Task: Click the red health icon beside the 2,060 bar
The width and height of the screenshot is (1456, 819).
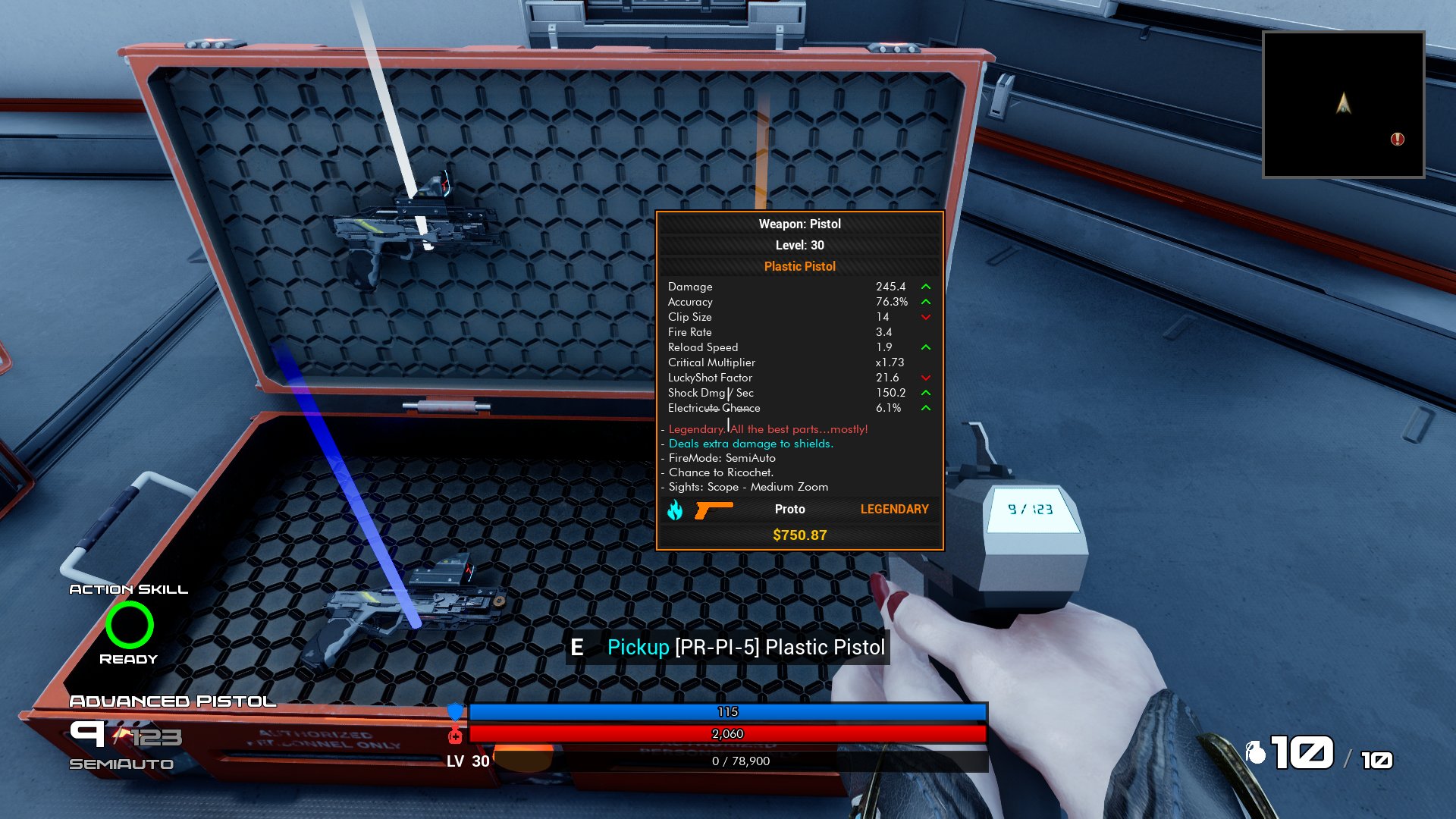Action: coord(457,734)
